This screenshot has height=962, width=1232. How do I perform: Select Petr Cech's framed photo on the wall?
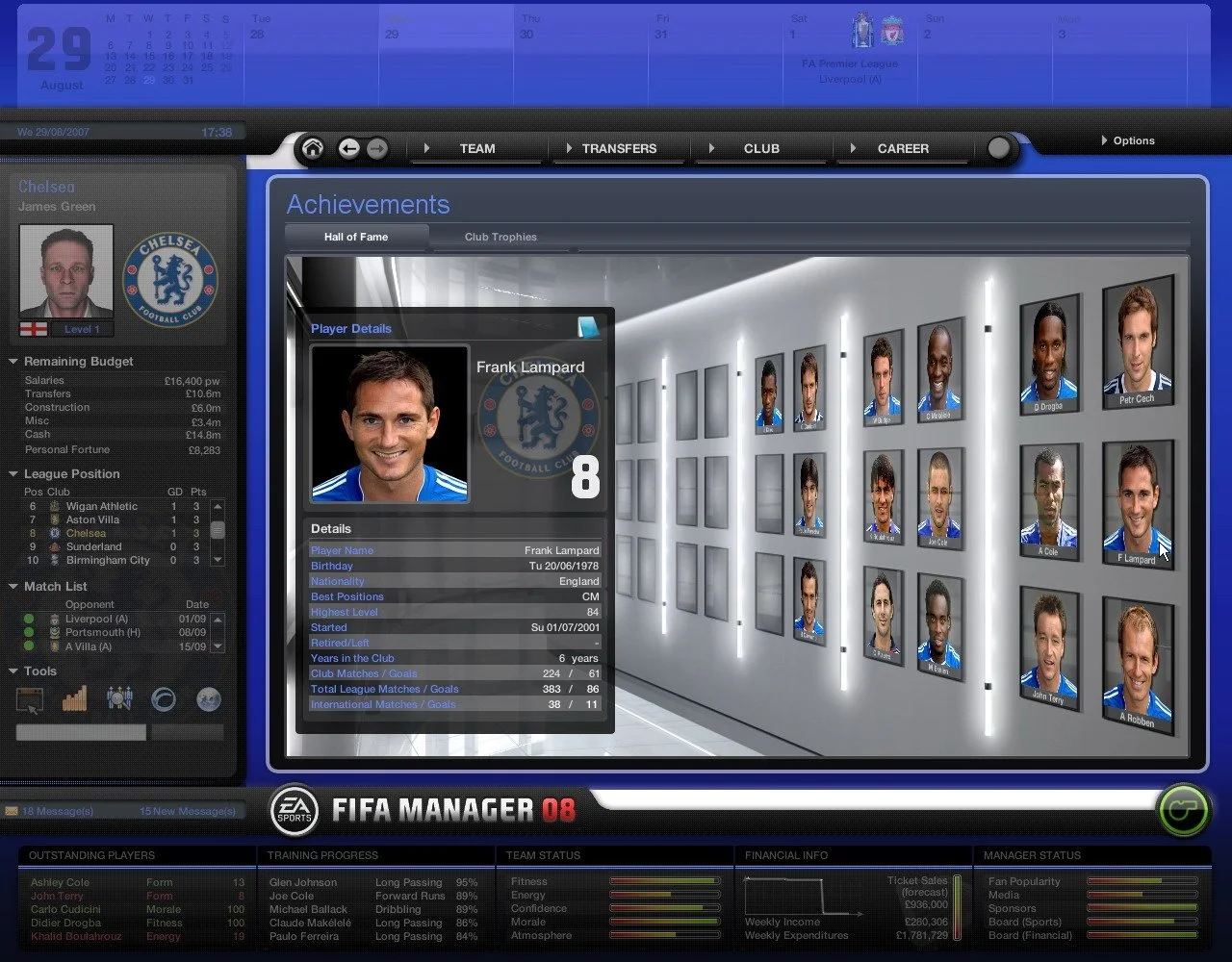tap(1139, 342)
